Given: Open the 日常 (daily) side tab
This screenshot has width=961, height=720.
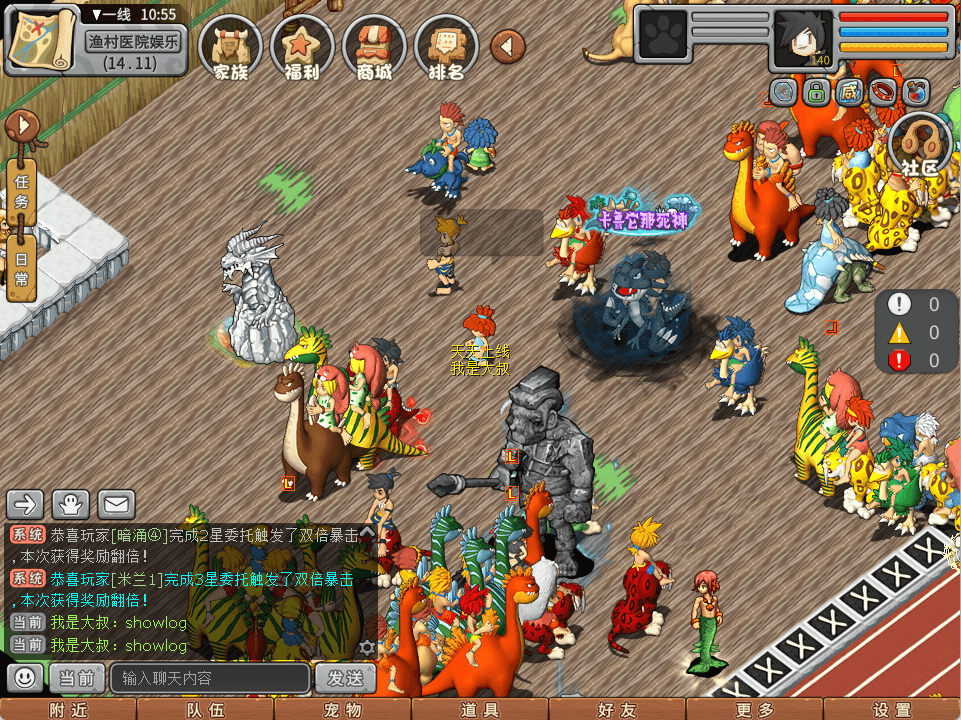Looking at the screenshot, I should [x=22, y=267].
